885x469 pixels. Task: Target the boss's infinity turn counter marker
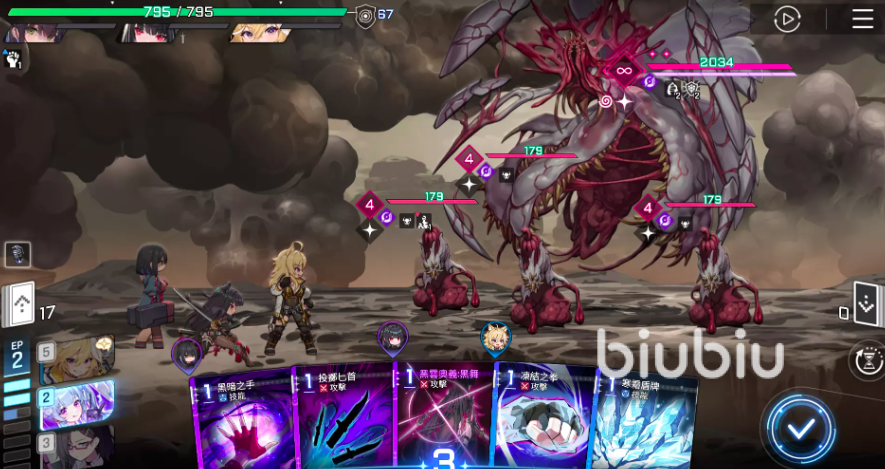point(625,70)
